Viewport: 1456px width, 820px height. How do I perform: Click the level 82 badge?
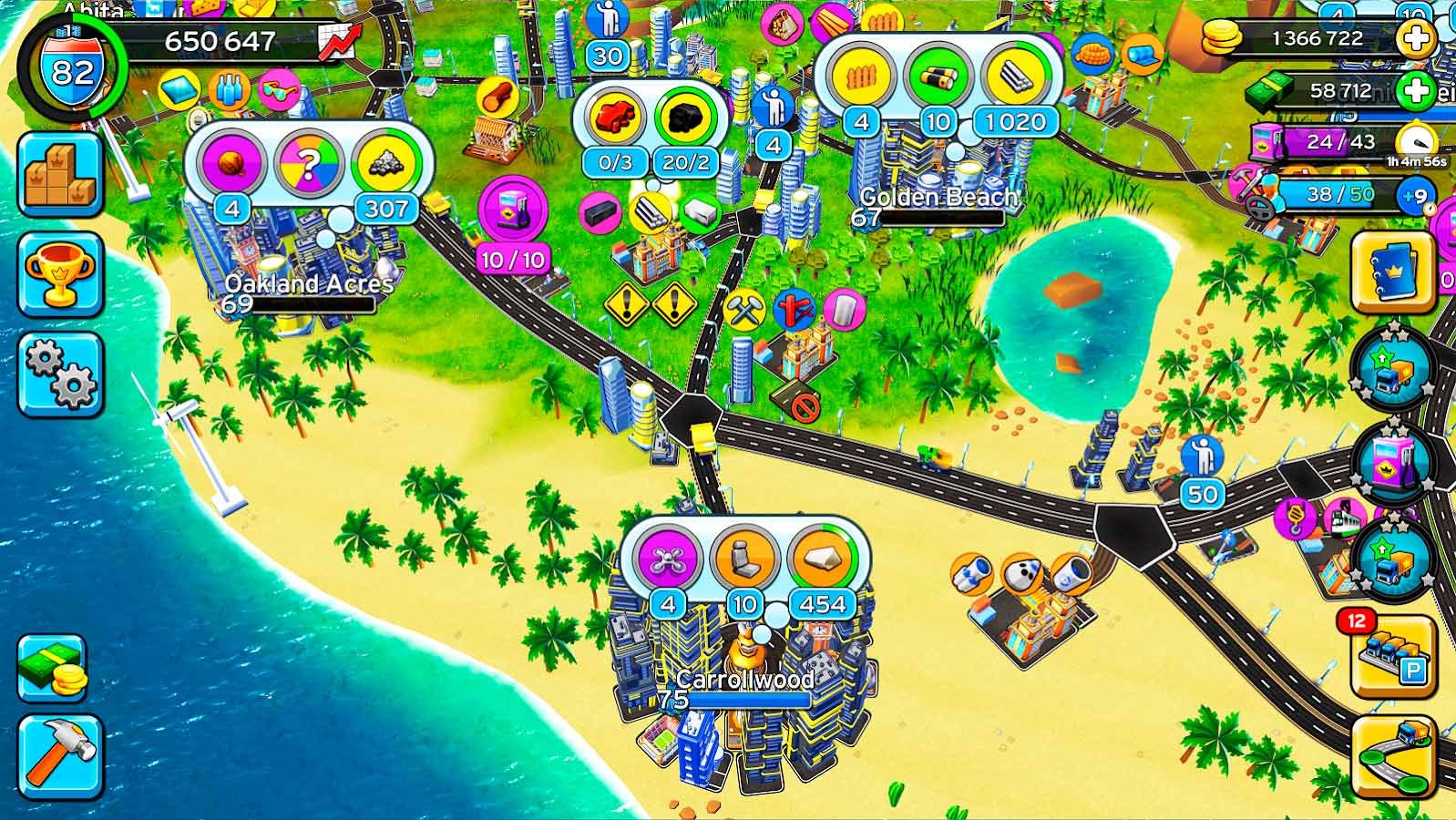pos(71,69)
